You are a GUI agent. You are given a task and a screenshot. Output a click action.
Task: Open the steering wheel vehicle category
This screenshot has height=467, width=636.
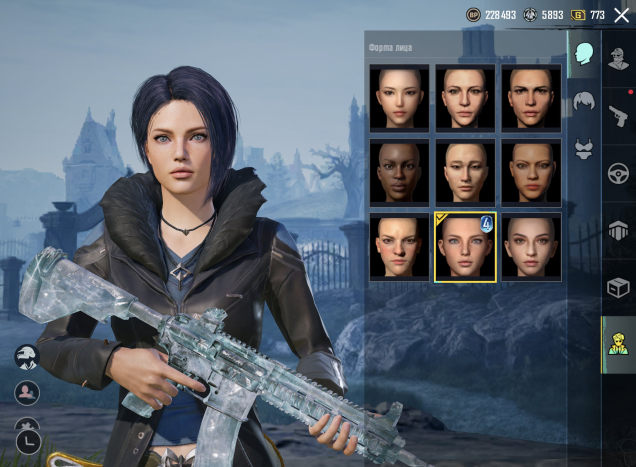click(x=618, y=174)
